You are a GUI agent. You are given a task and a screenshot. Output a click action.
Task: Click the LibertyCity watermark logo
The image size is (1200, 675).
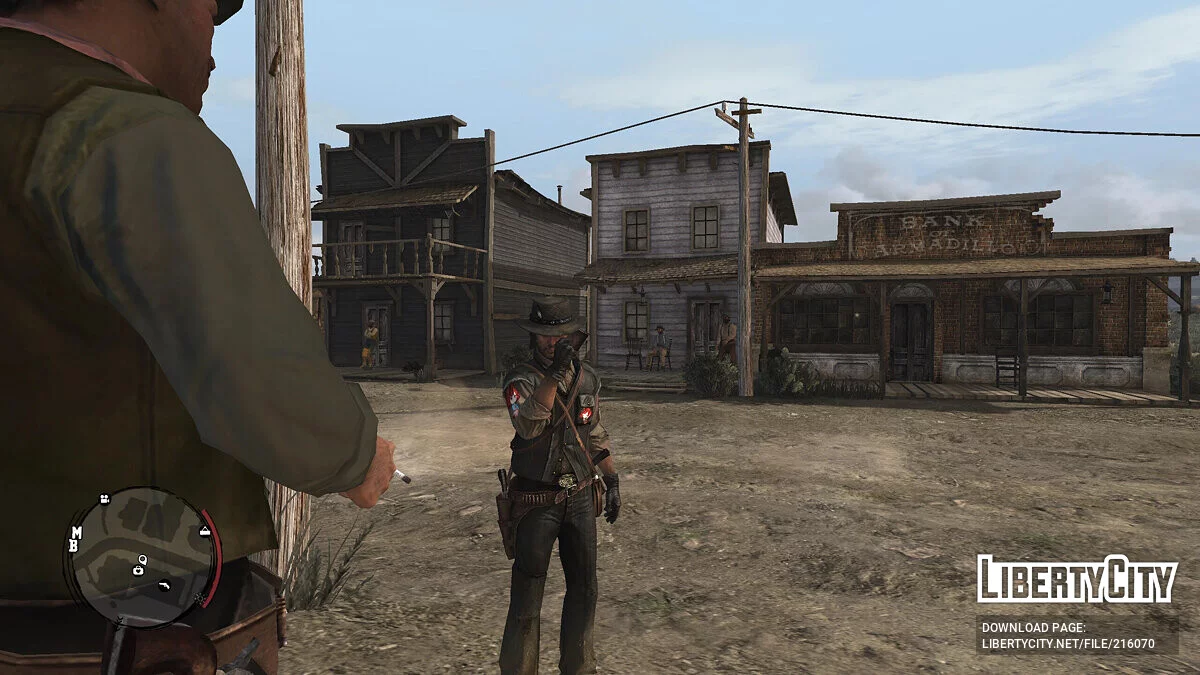point(1077,579)
